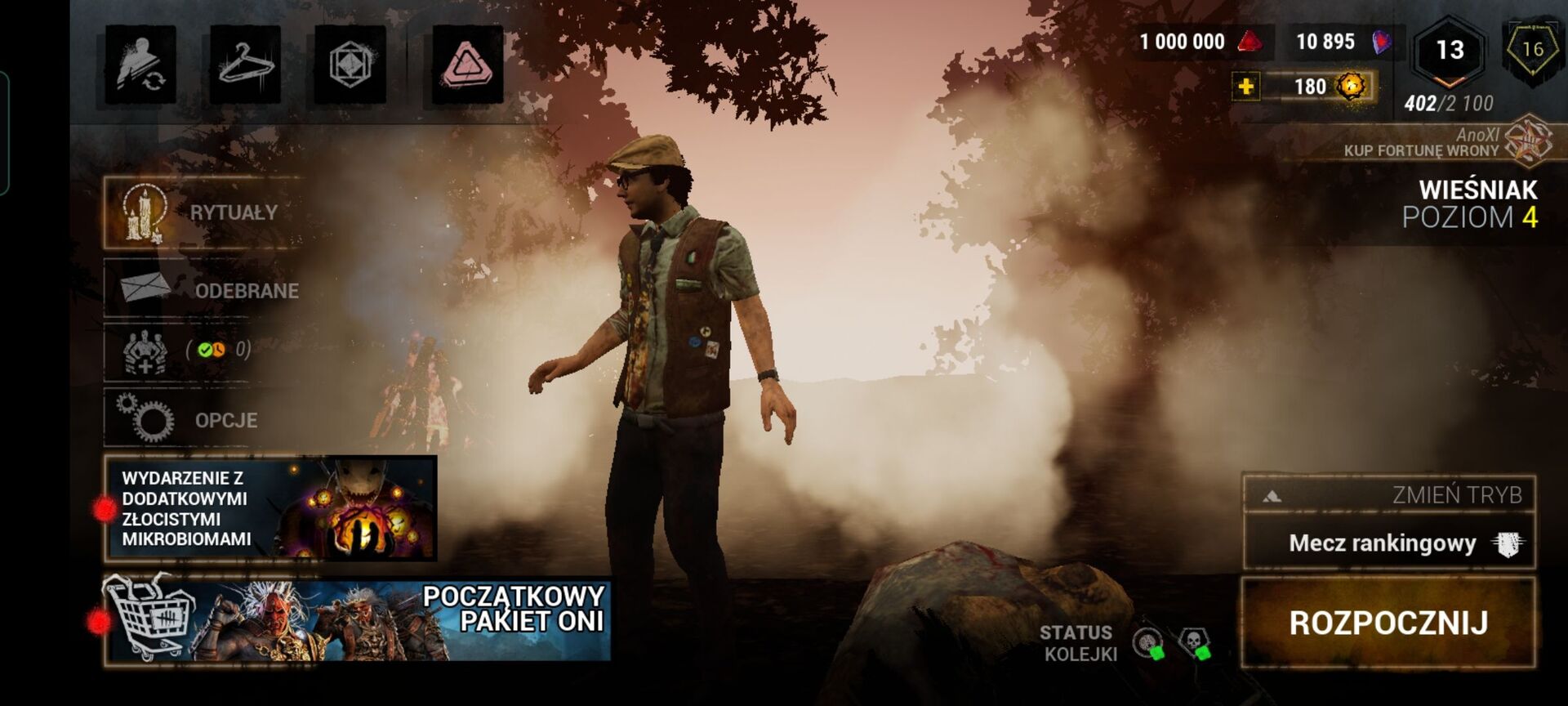Open the pink Bloodmarket triangle icon
Viewport: 1568px width, 706px height.
[x=467, y=65]
